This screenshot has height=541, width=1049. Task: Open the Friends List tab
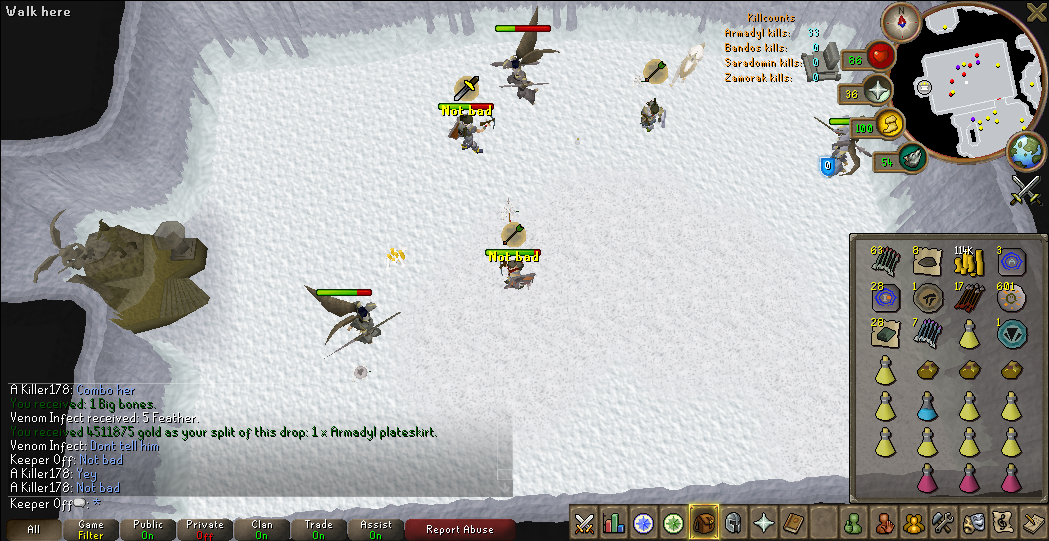tap(853, 522)
